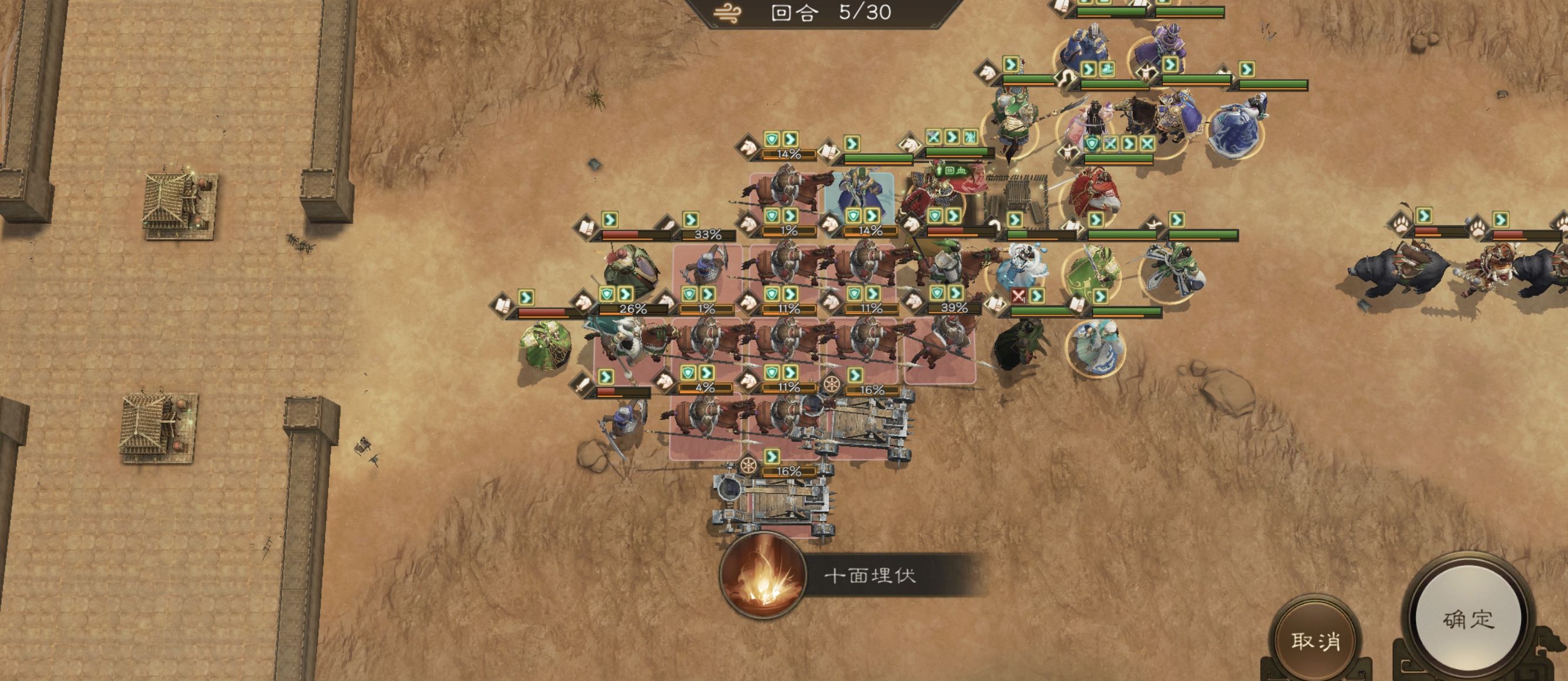Click the 回血 healing status icon
Image resolution: width=1568 pixels, height=681 pixels.
click(x=950, y=172)
